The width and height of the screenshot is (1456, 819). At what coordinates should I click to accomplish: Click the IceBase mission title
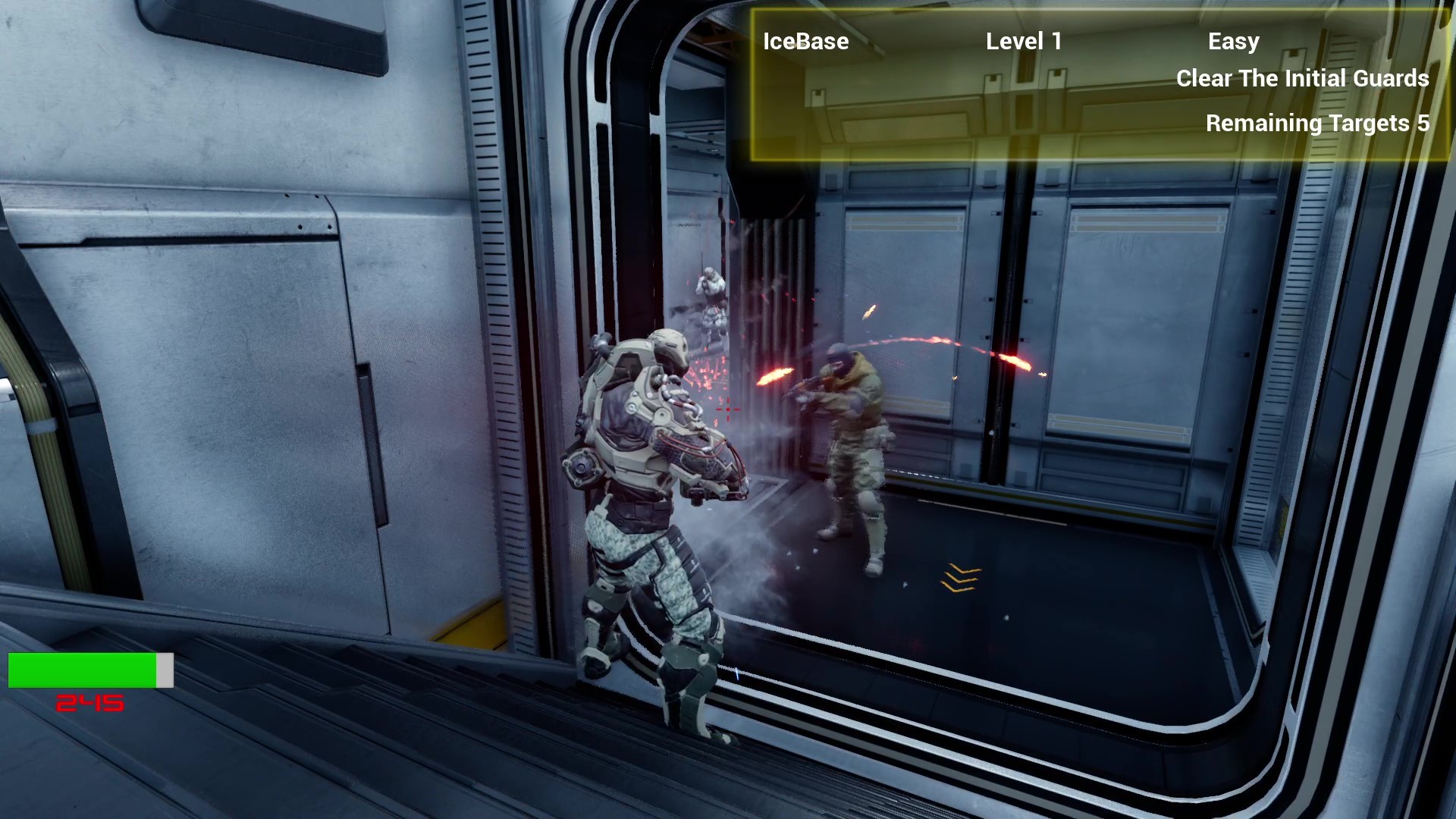[x=805, y=42]
